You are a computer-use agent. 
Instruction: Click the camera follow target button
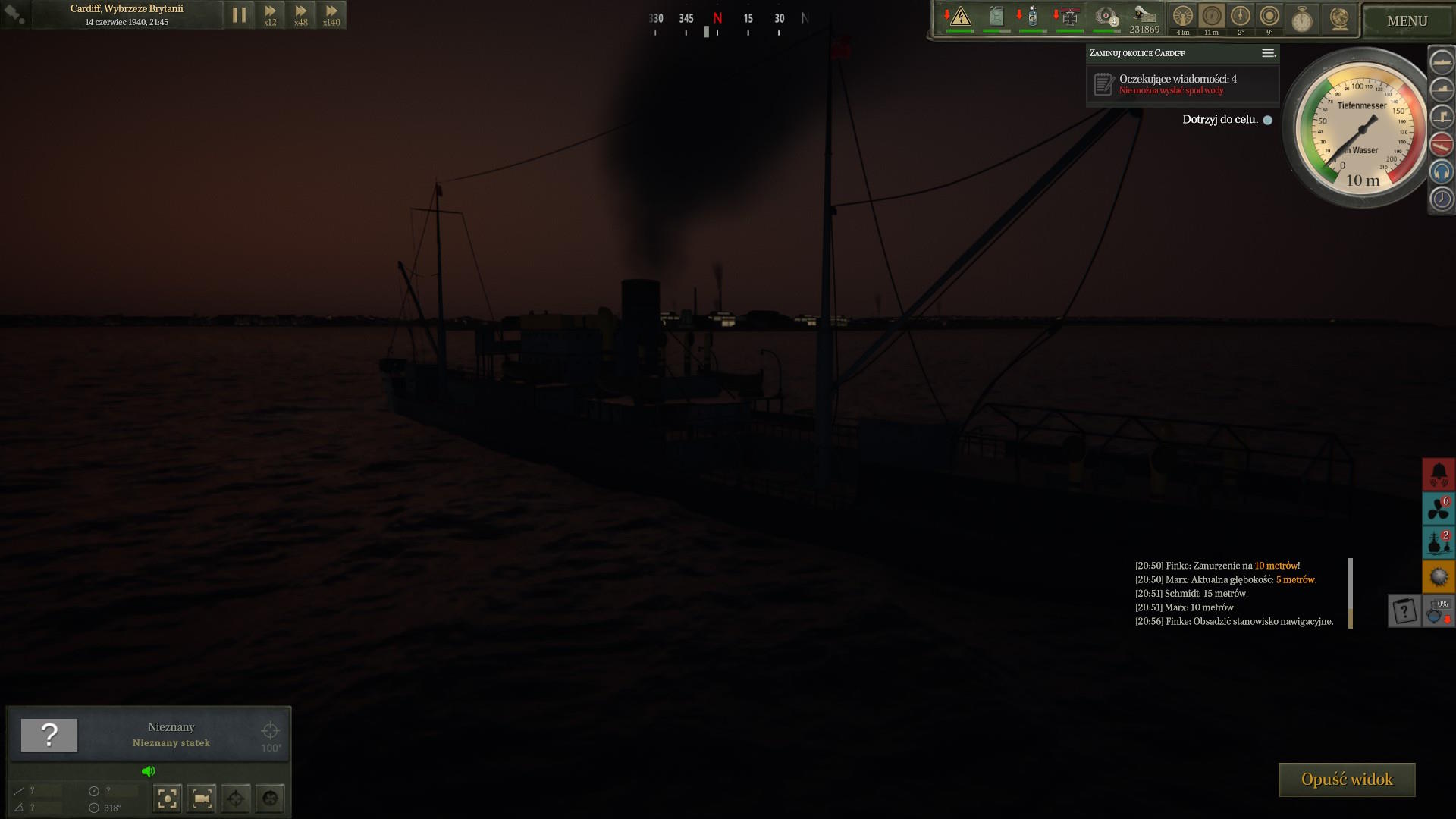[x=202, y=798]
